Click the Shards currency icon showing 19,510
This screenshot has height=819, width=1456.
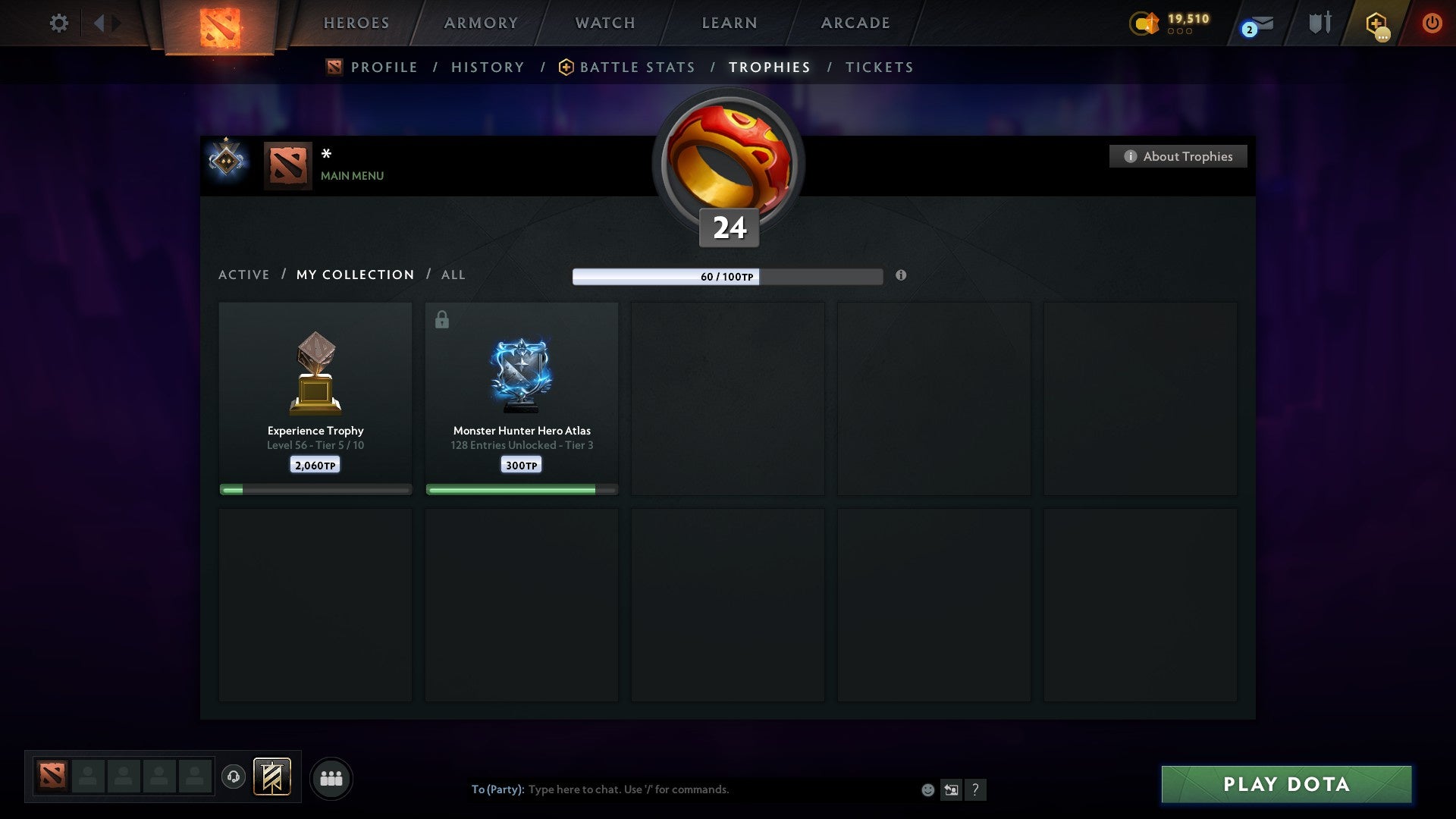click(1144, 24)
